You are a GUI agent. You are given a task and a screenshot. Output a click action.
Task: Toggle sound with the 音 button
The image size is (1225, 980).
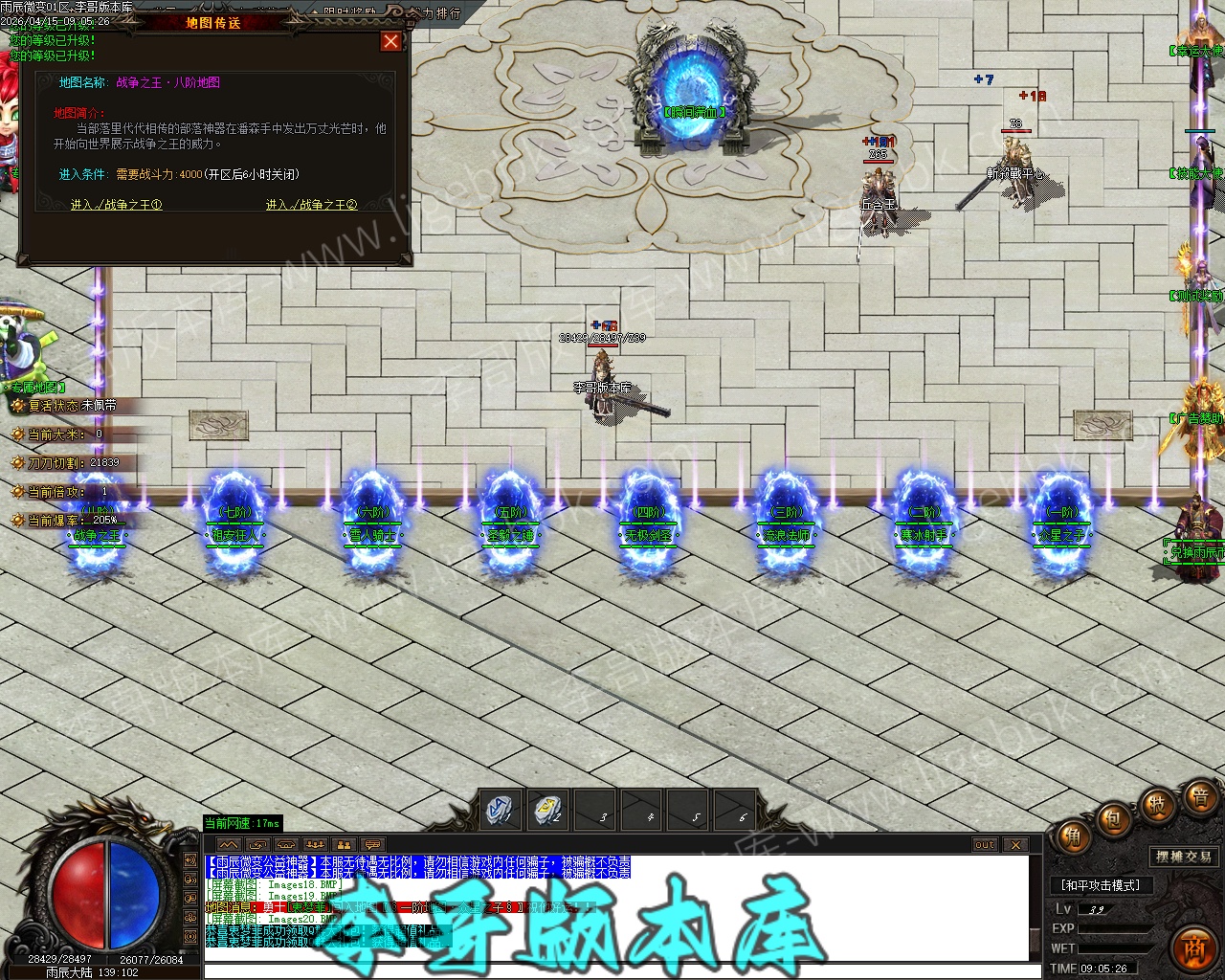coord(1198,796)
